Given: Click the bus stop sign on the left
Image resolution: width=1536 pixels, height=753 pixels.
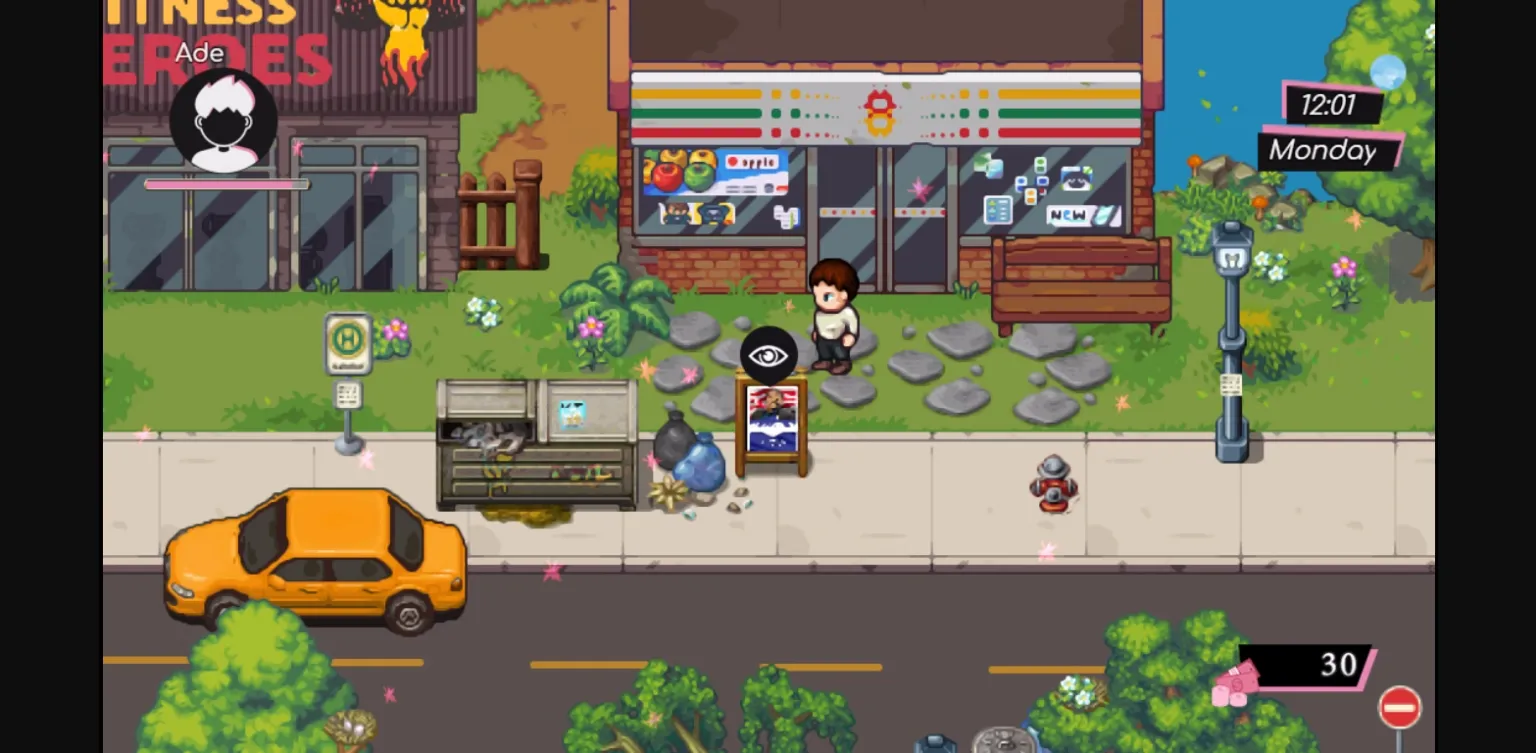Looking at the screenshot, I should [x=348, y=342].
